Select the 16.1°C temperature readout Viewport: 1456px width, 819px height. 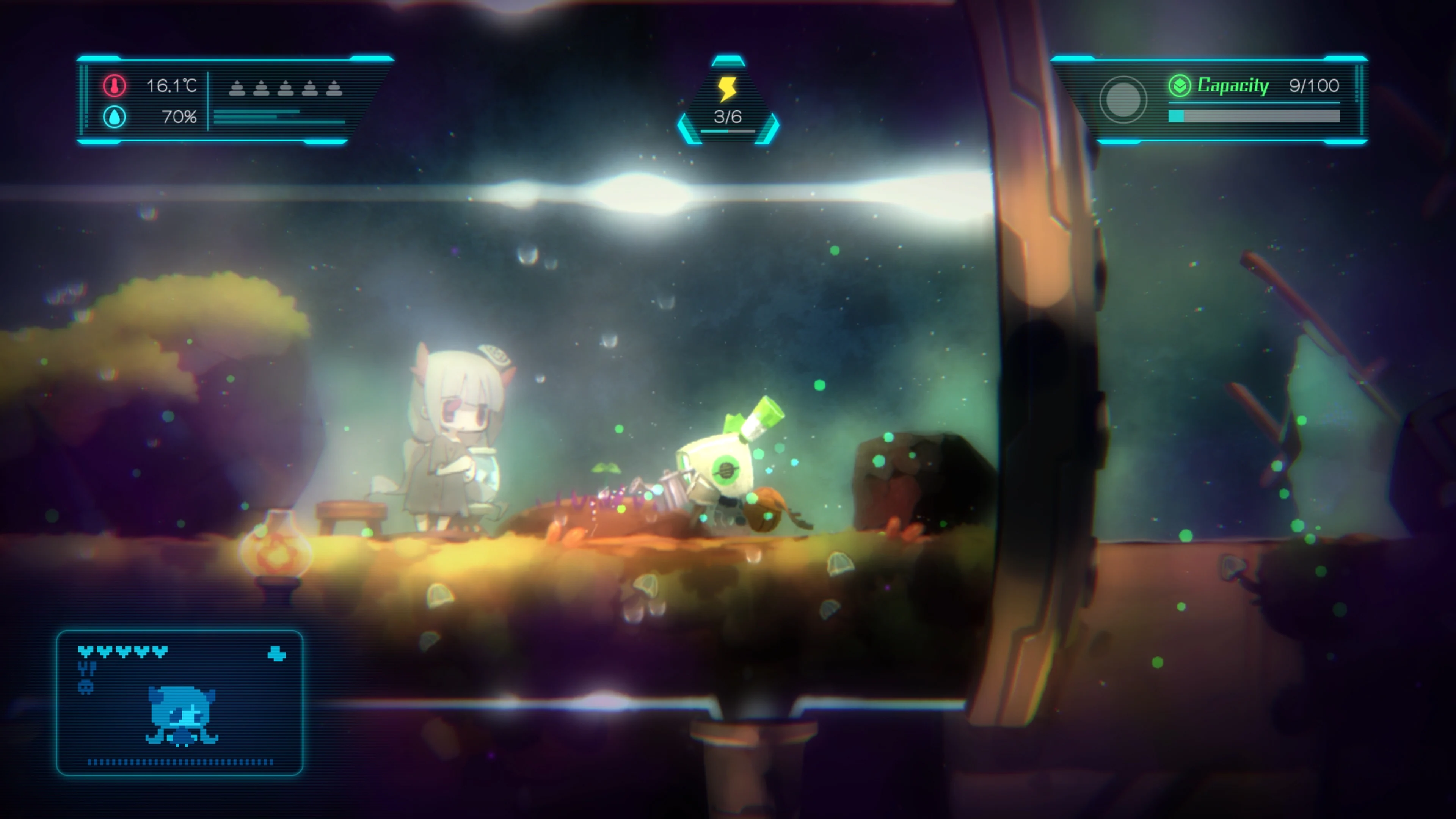tap(172, 86)
